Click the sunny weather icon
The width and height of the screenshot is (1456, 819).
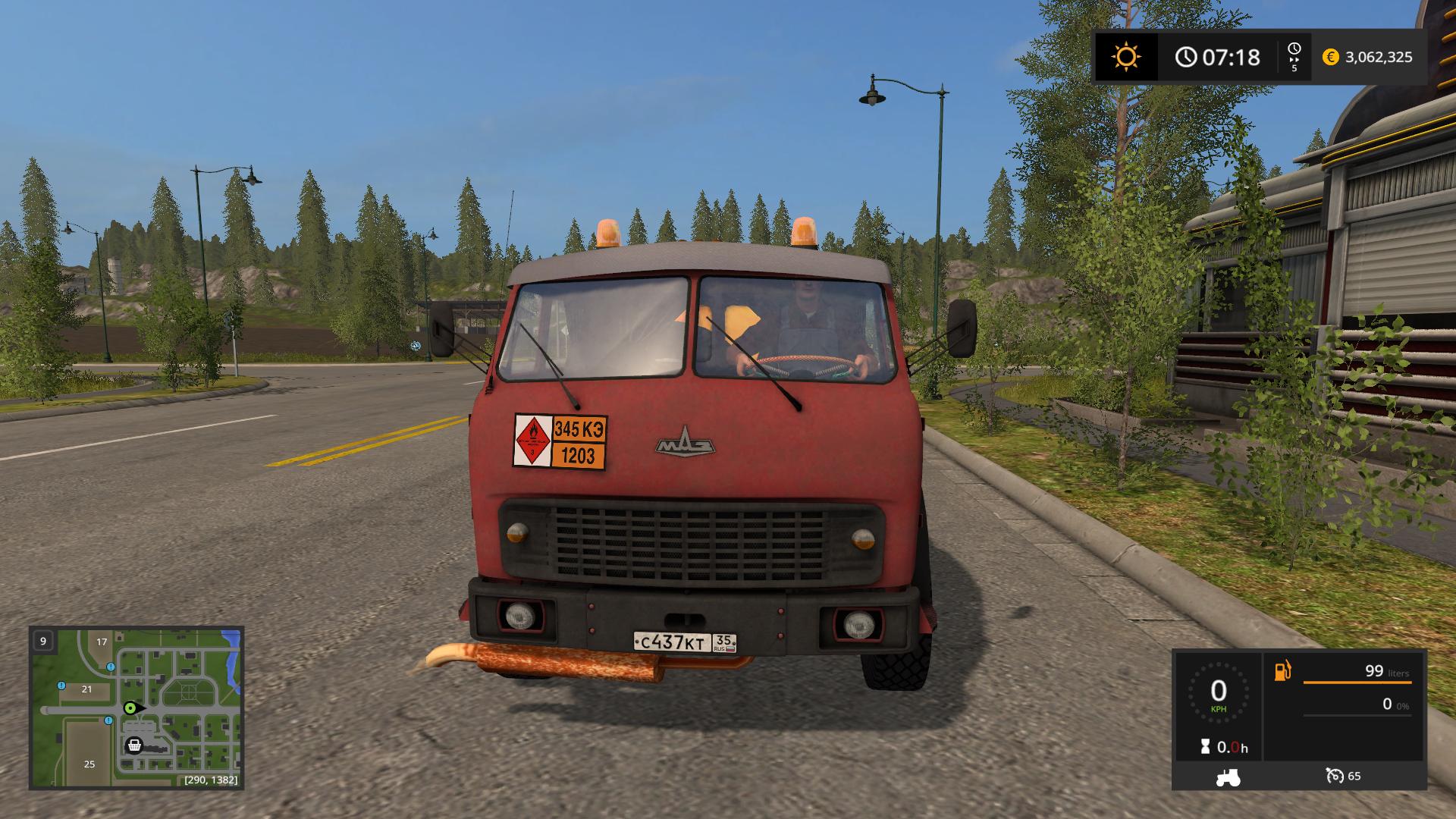point(1125,57)
